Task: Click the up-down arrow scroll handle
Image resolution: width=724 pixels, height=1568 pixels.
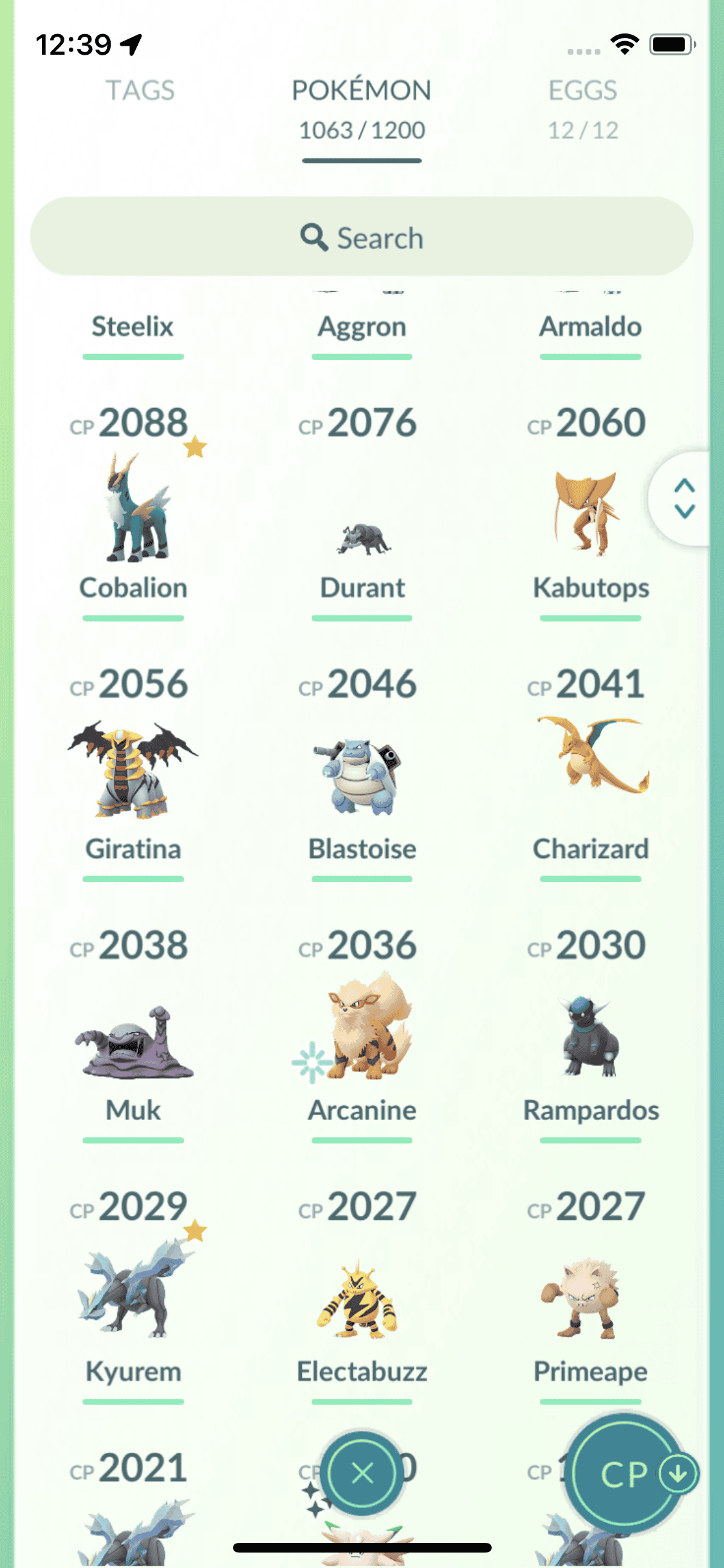Action: pos(684,498)
